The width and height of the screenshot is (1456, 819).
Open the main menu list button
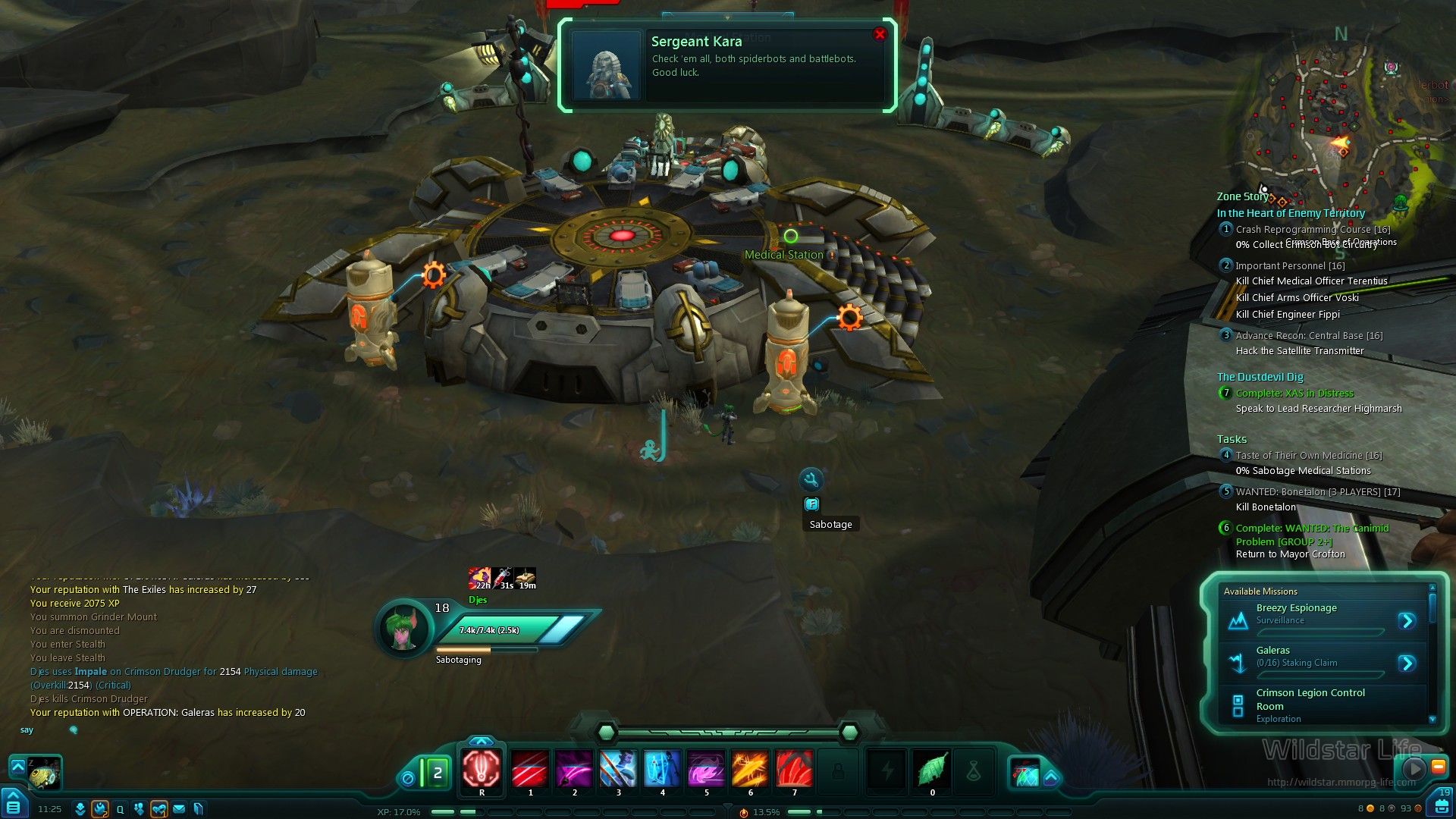(x=14, y=807)
